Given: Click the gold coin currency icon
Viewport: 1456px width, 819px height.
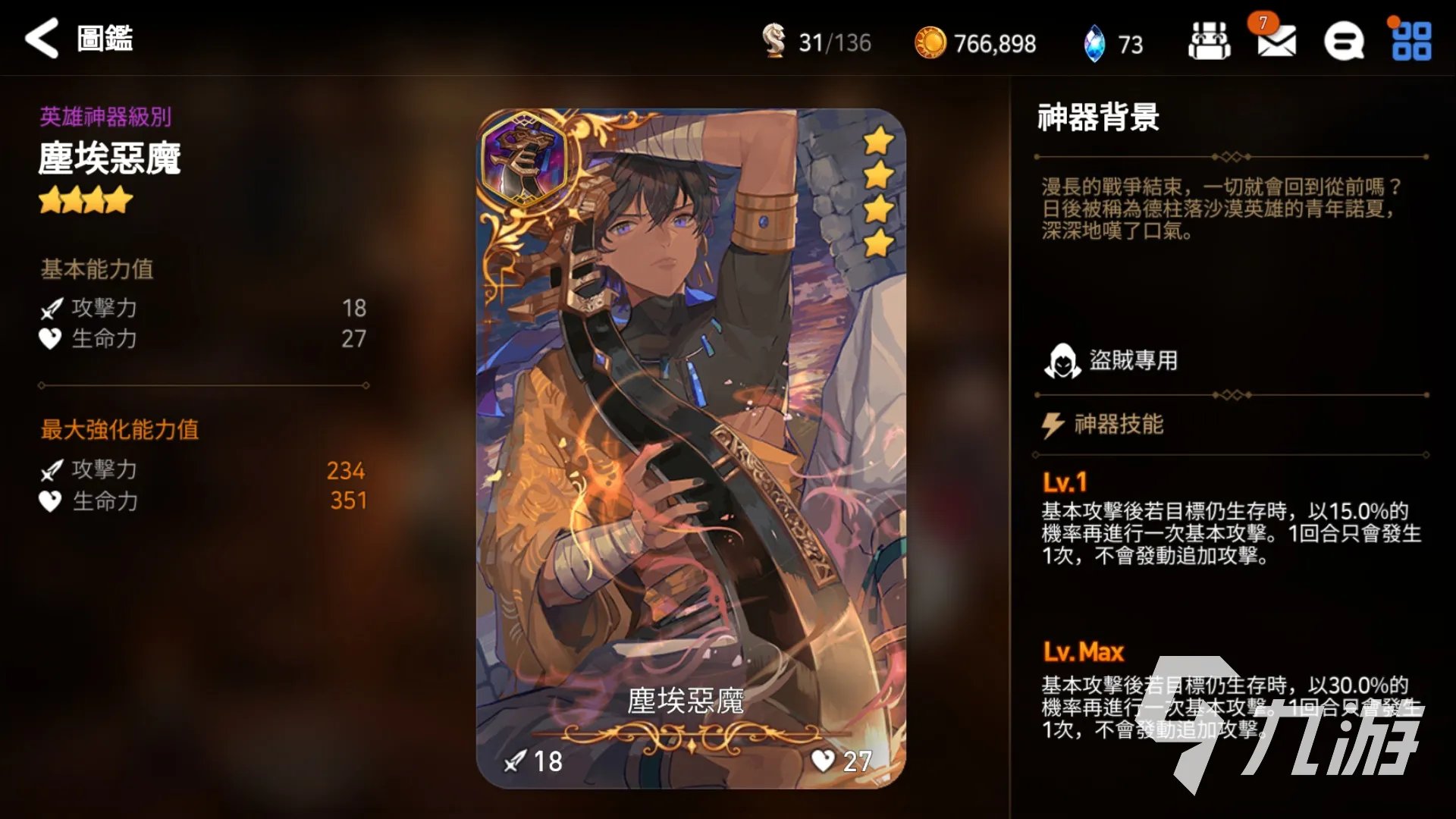Looking at the screenshot, I should (x=934, y=43).
